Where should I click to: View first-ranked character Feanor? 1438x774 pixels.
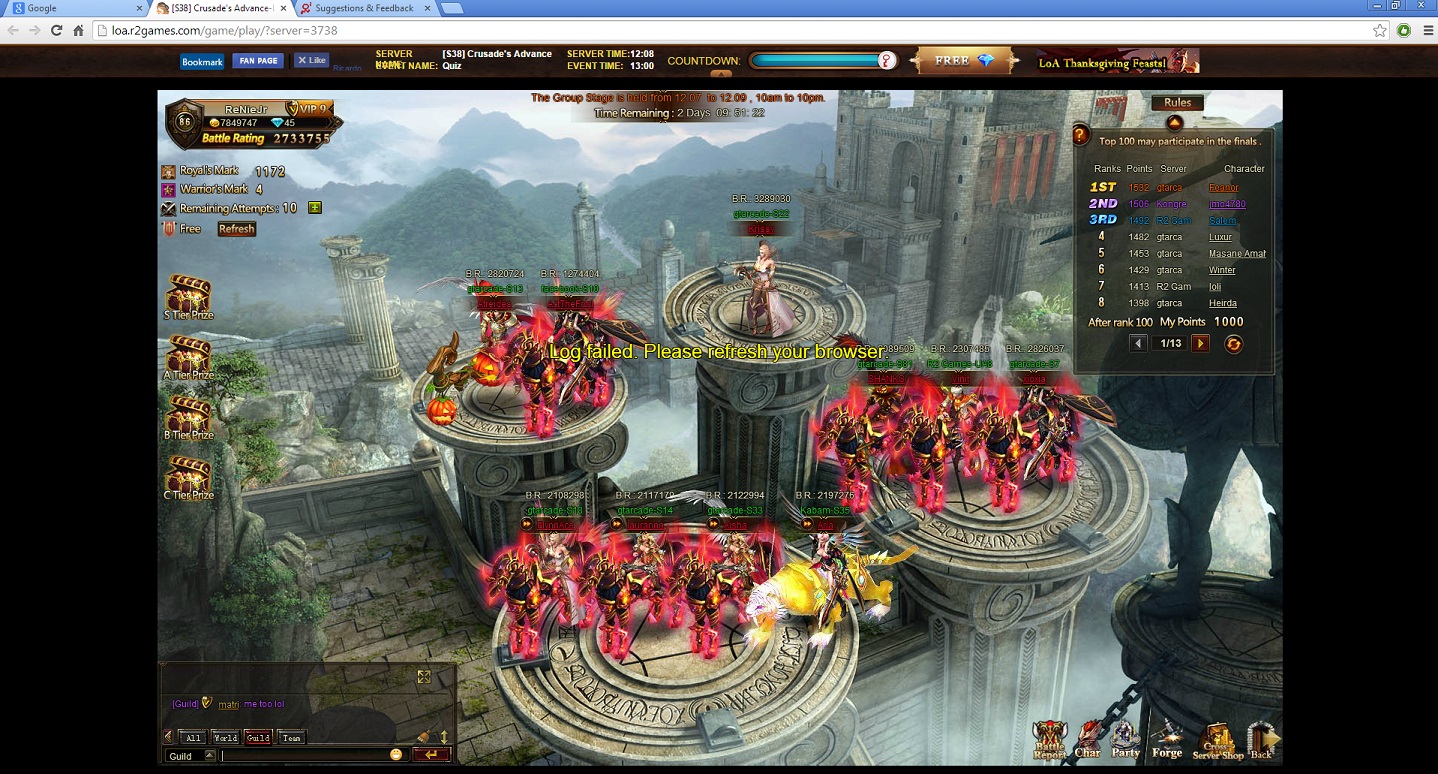pyautogui.click(x=1223, y=187)
